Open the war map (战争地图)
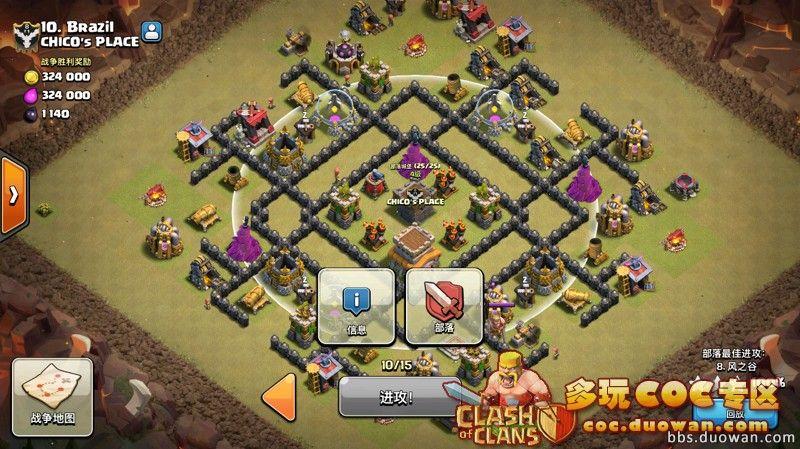The width and height of the screenshot is (800, 449). click(x=52, y=392)
